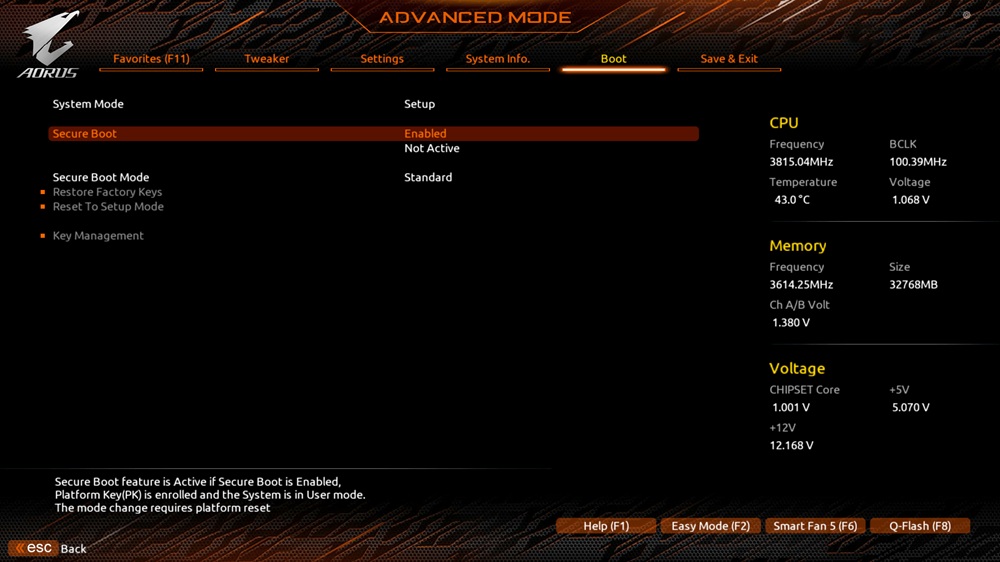Go to the Settings tab
This screenshot has width=1000, height=562.
click(x=382, y=59)
